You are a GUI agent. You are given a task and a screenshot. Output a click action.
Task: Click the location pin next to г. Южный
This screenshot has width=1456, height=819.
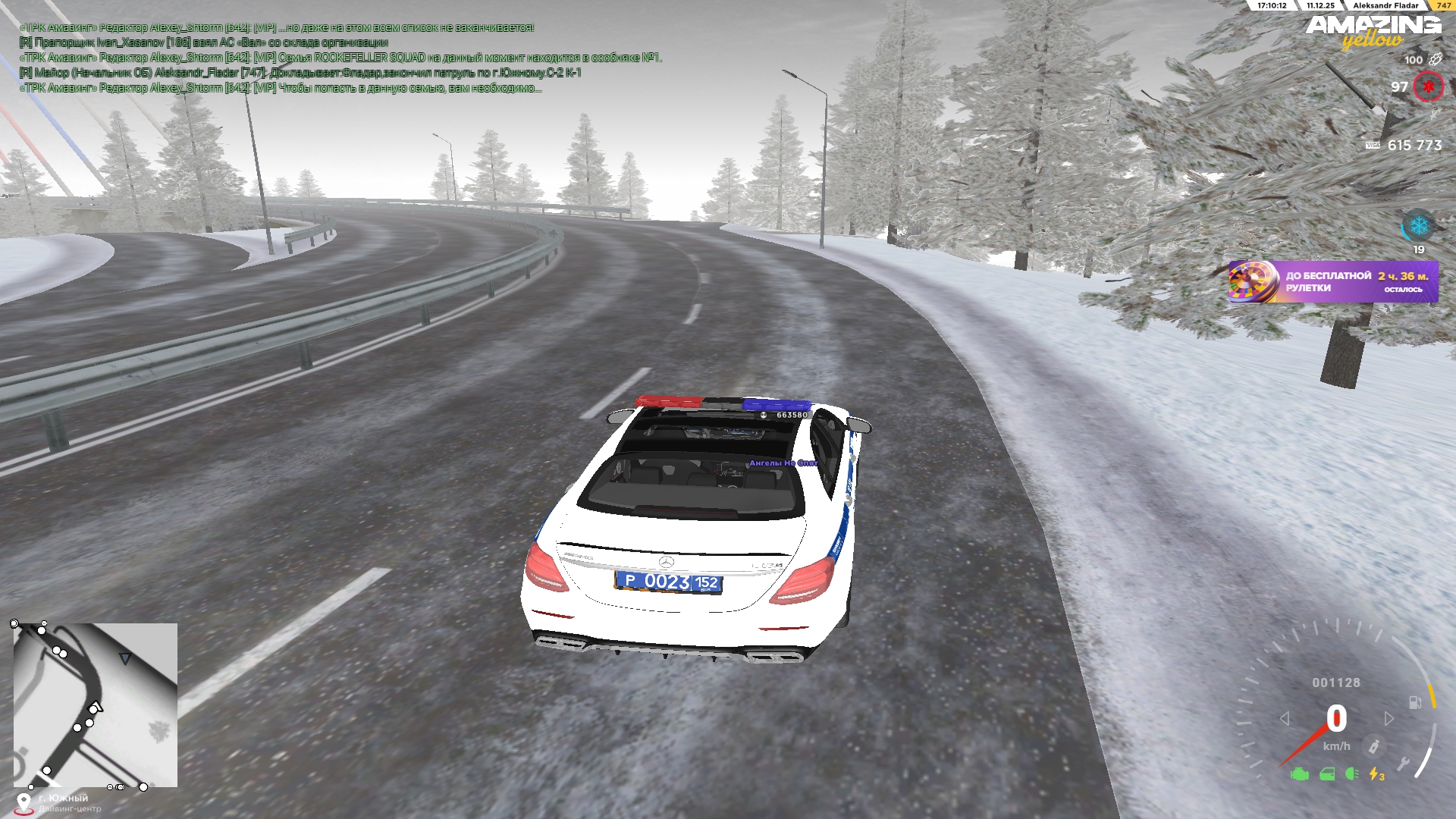(x=24, y=803)
